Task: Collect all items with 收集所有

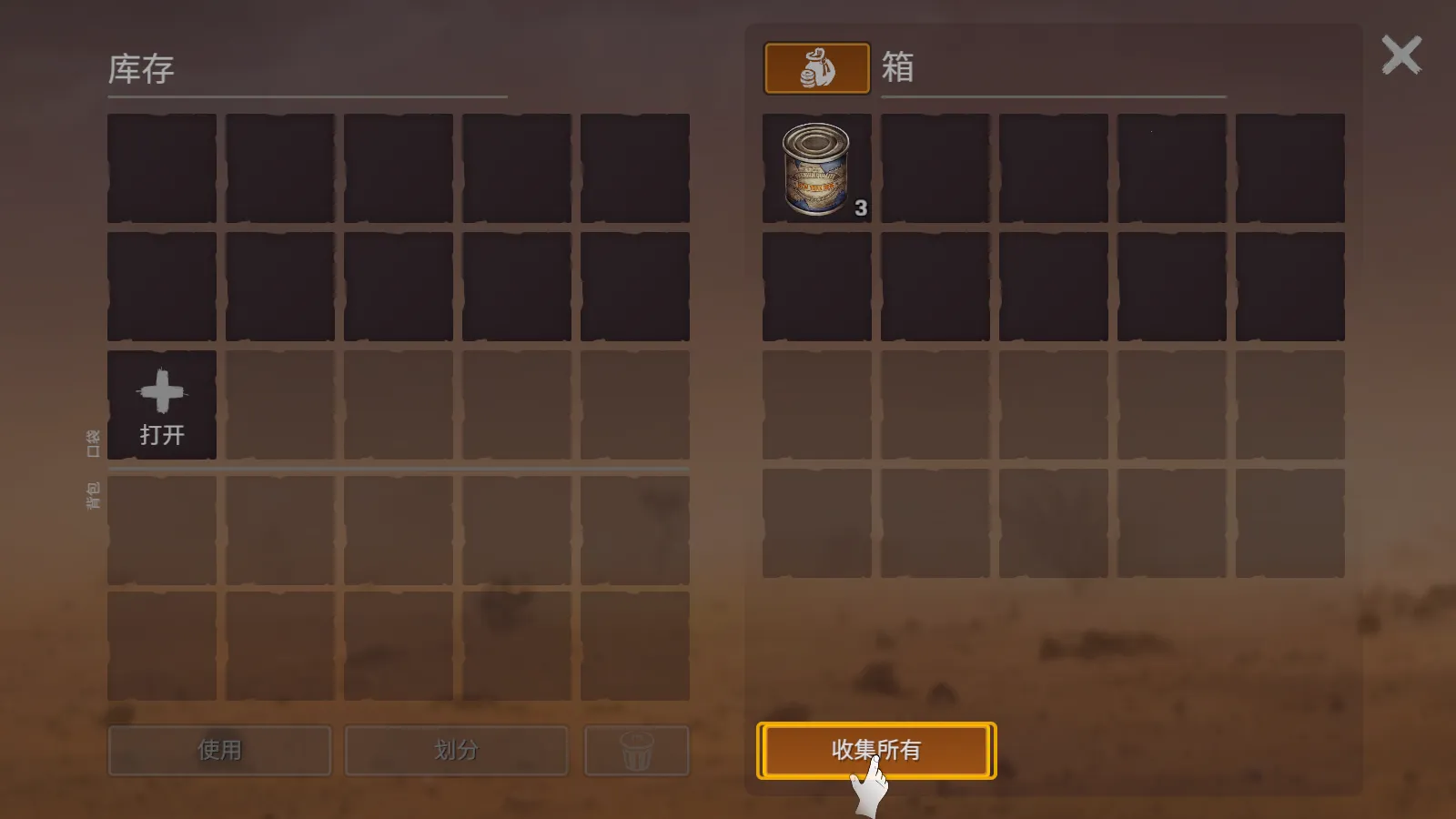Action: point(875,750)
